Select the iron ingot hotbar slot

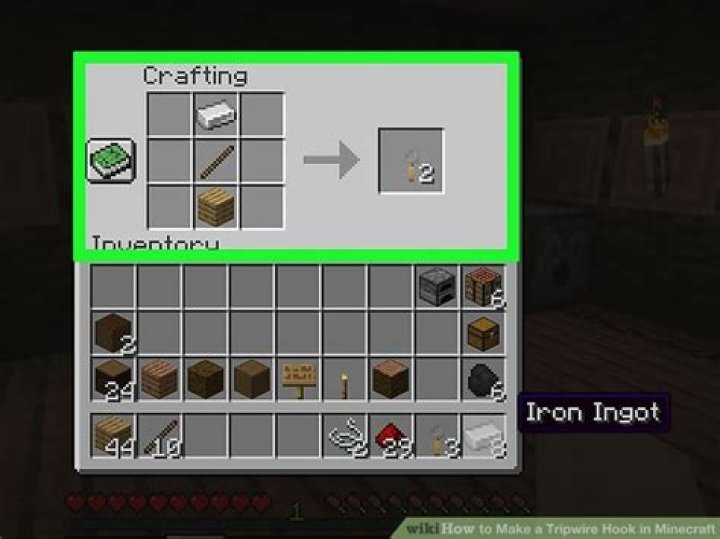tap(482, 436)
